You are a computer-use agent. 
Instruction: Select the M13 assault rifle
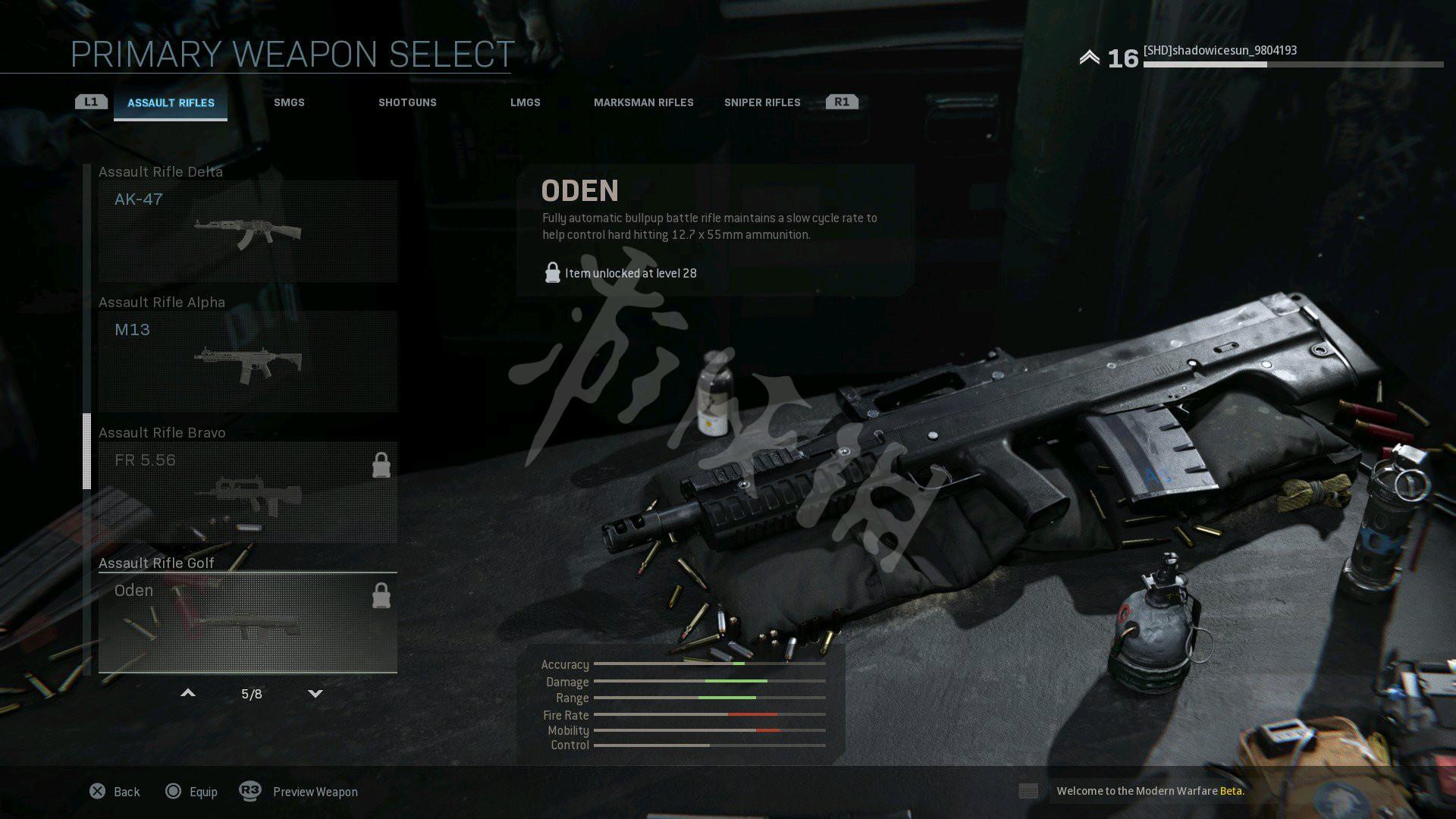point(247,362)
